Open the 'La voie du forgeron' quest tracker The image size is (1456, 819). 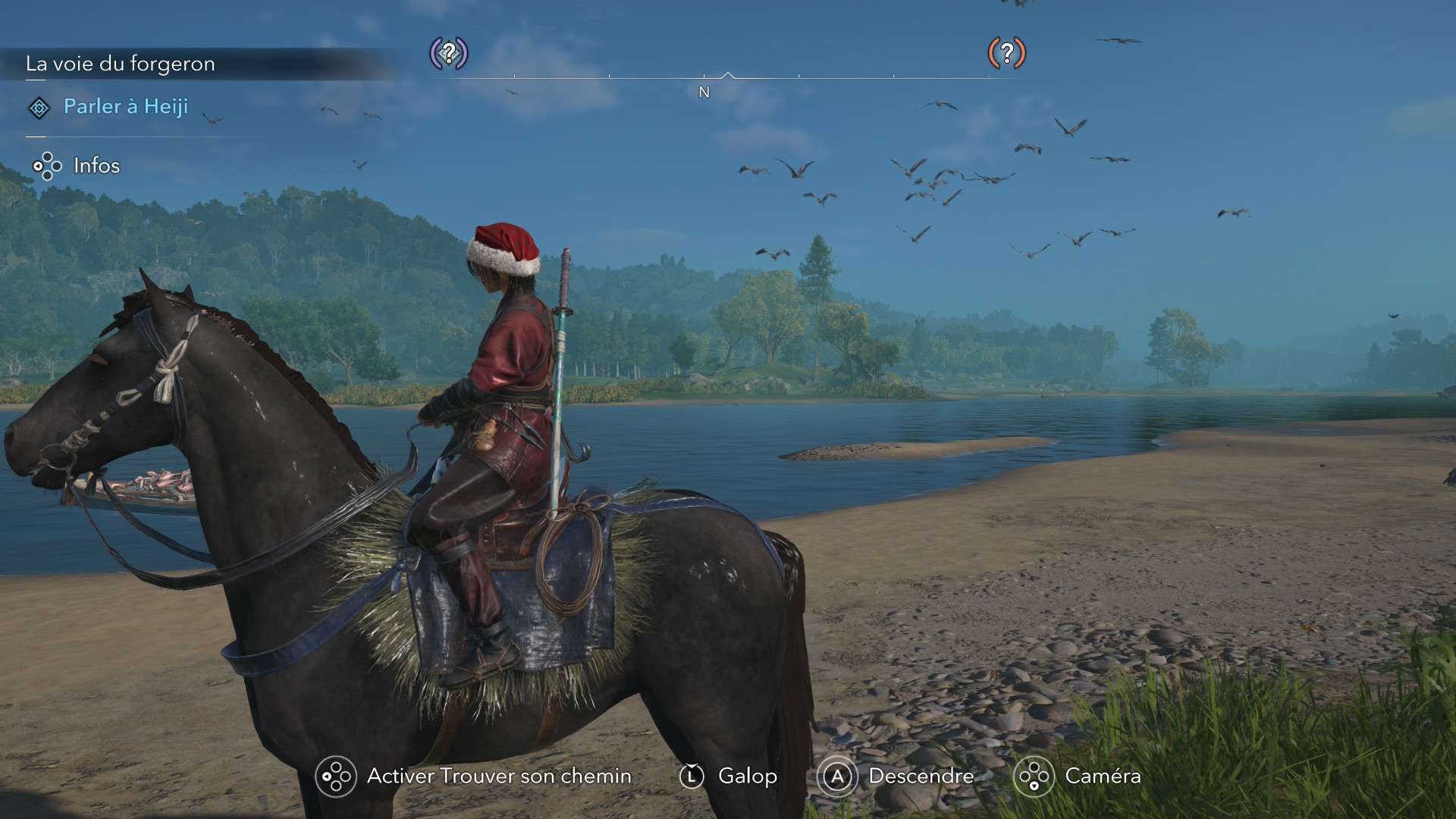point(121,64)
